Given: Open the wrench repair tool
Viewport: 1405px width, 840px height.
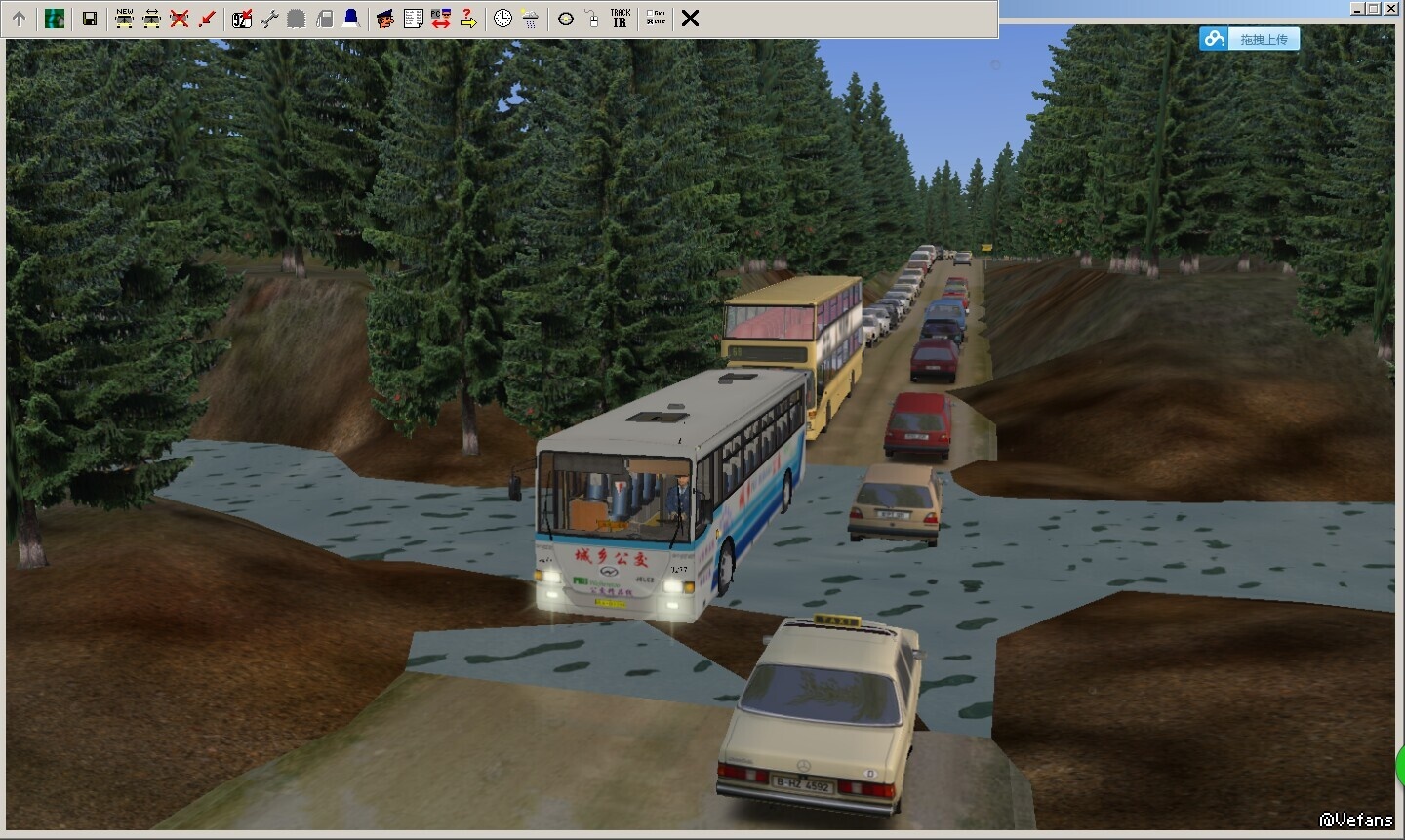Looking at the screenshot, I should click(x=269, y=19).
